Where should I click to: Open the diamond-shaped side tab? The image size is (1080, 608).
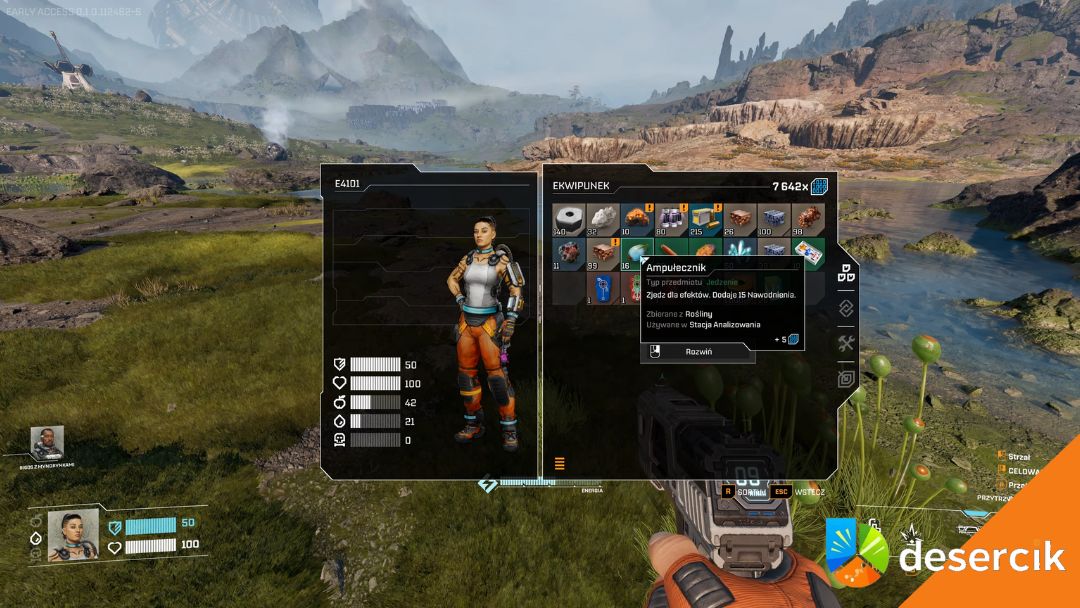(x=846, y=308)
